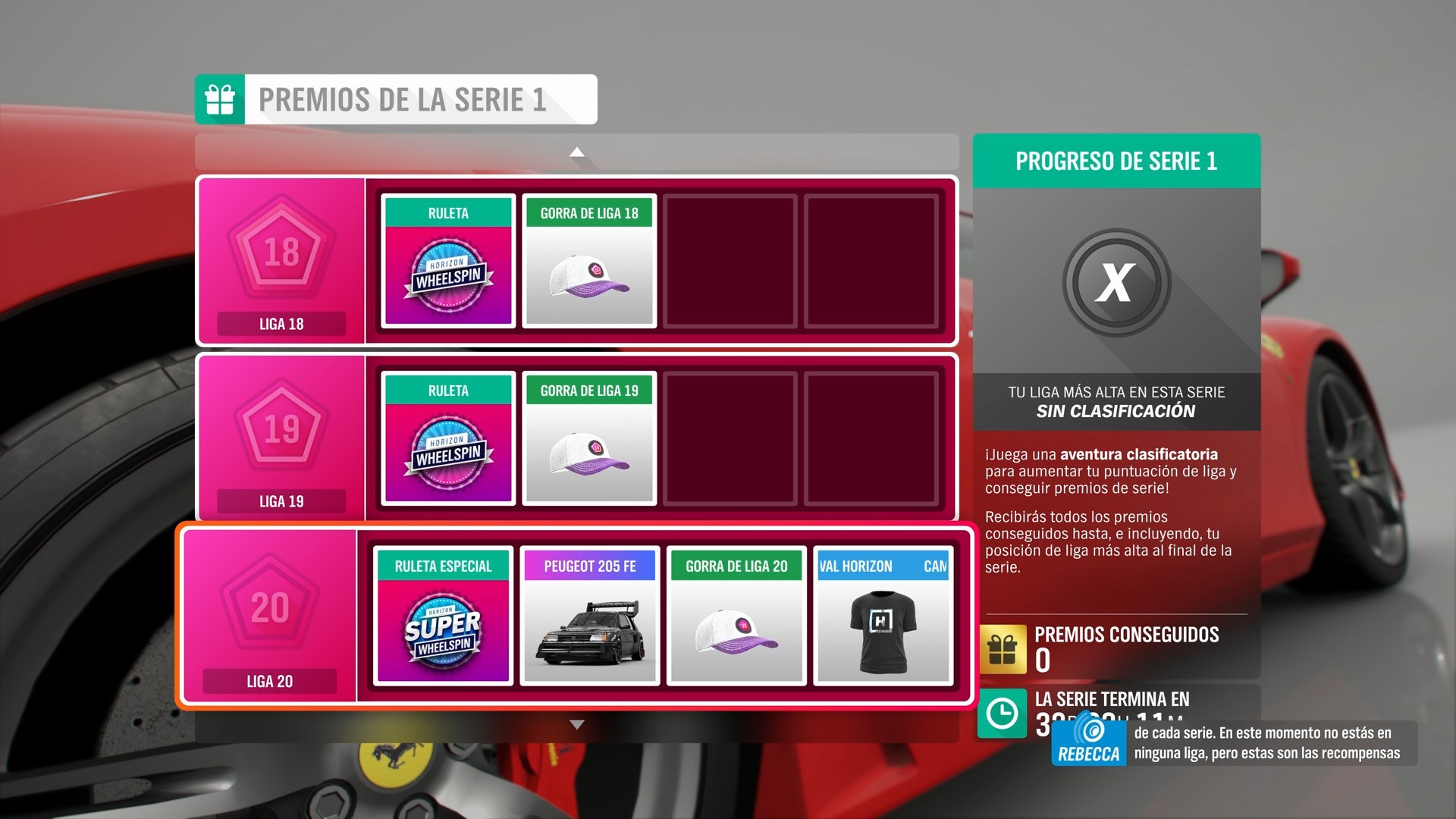
Task: Click the up arrow above the prize list
Action: click(x=578, y=151)
